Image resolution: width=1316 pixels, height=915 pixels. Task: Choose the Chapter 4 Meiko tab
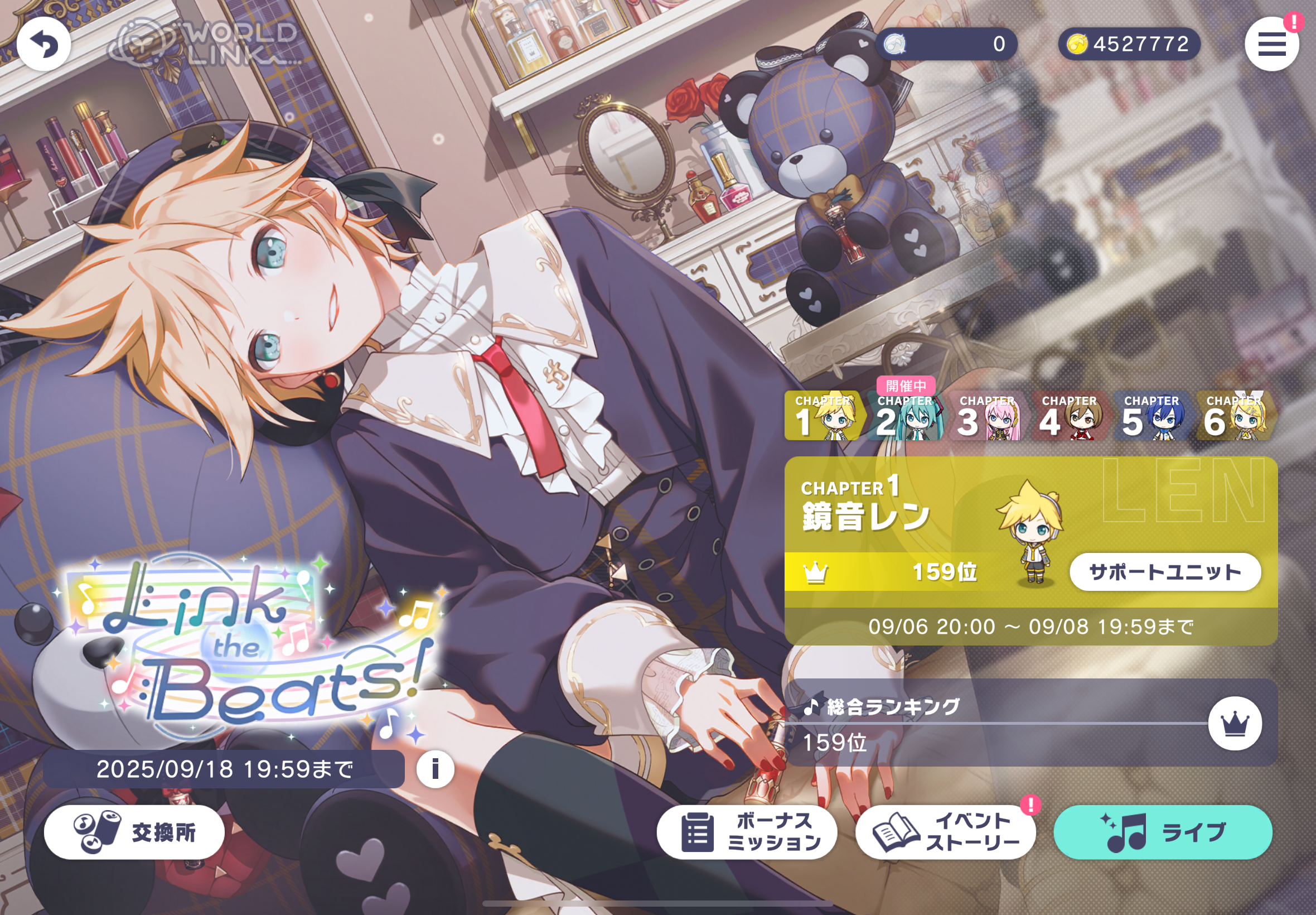(x=1070, y=416)
